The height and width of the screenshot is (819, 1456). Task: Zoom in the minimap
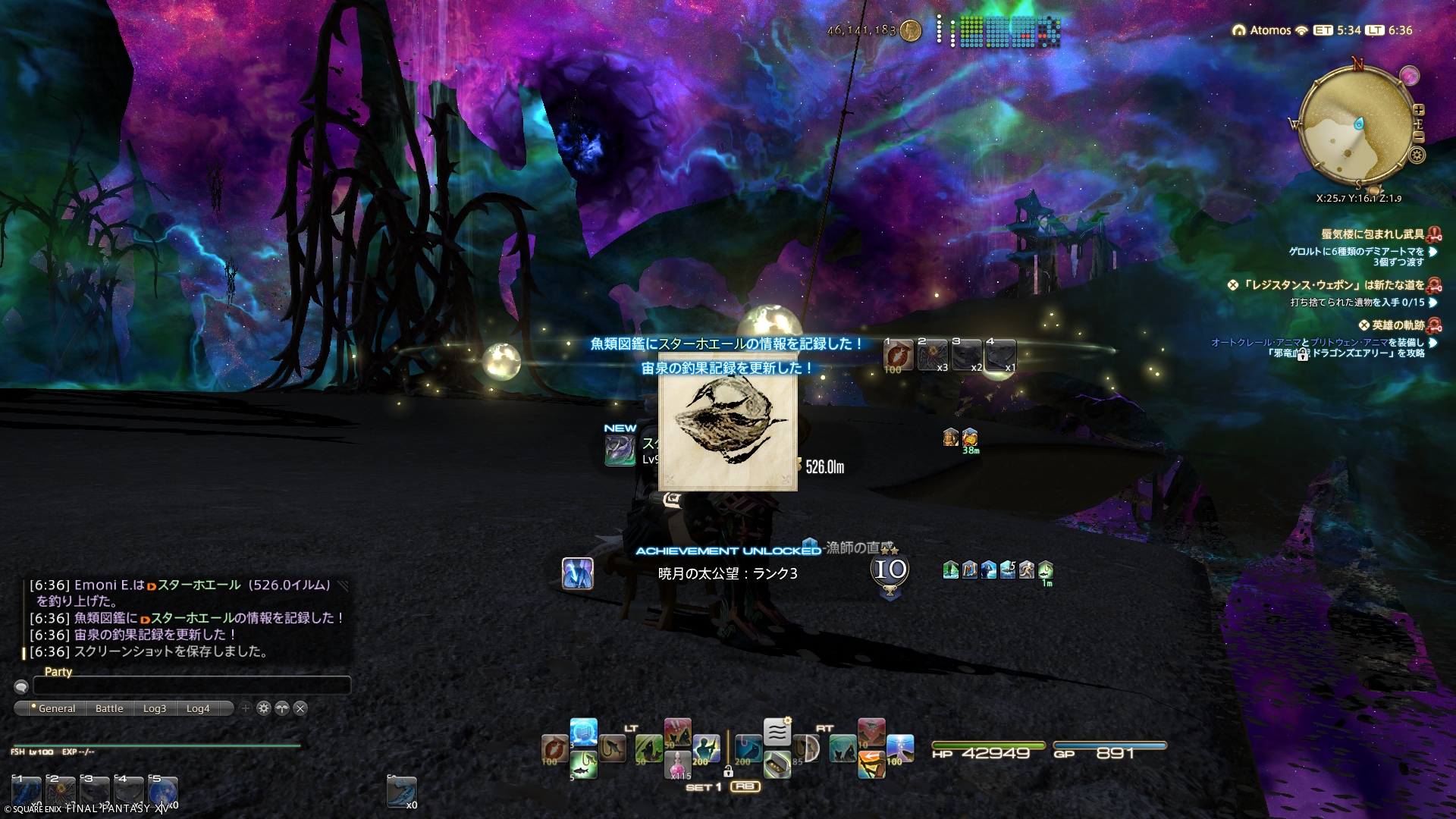(1419, 110)
